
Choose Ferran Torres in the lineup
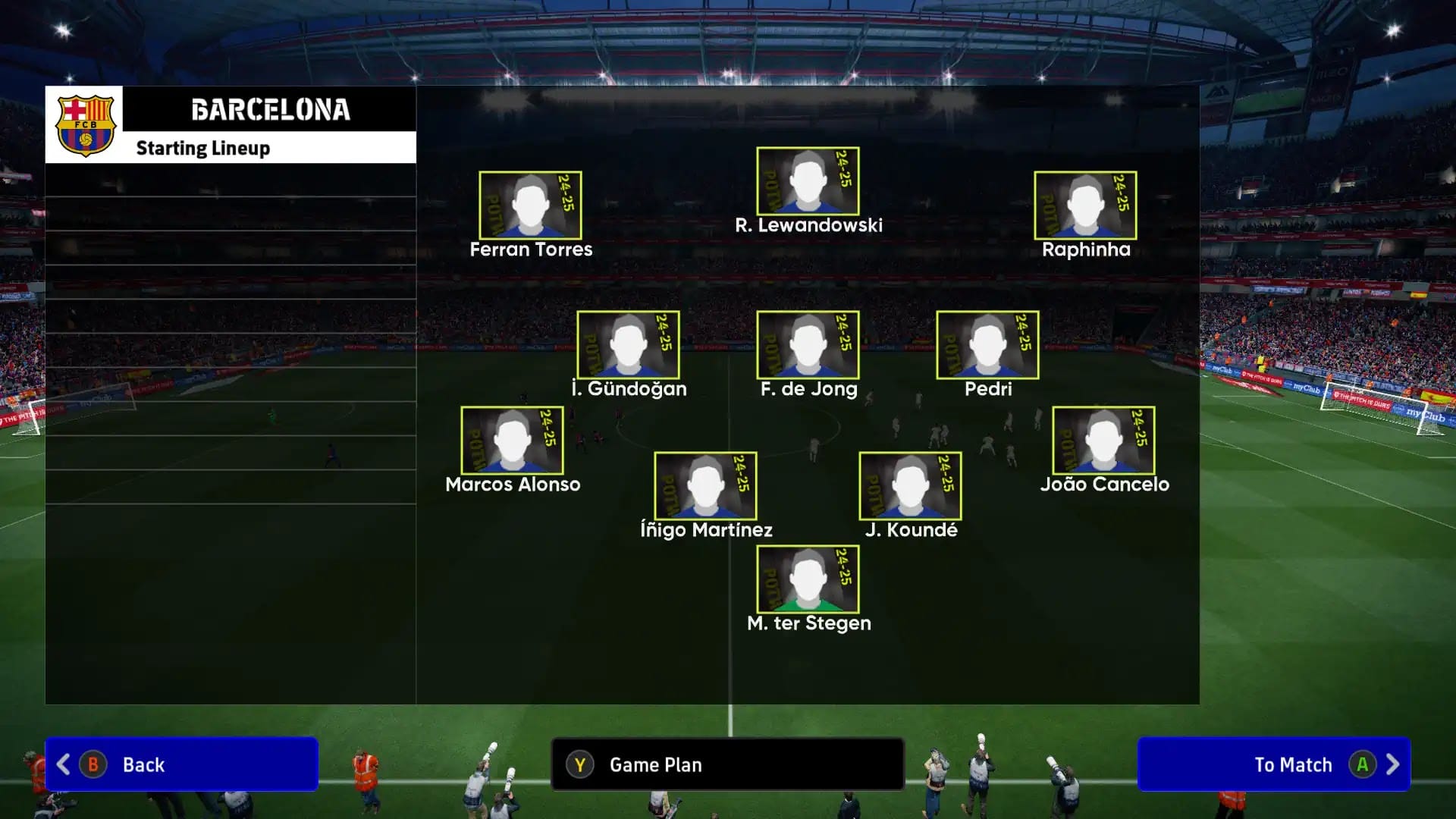pyautogui.click(x=530, y=206)
